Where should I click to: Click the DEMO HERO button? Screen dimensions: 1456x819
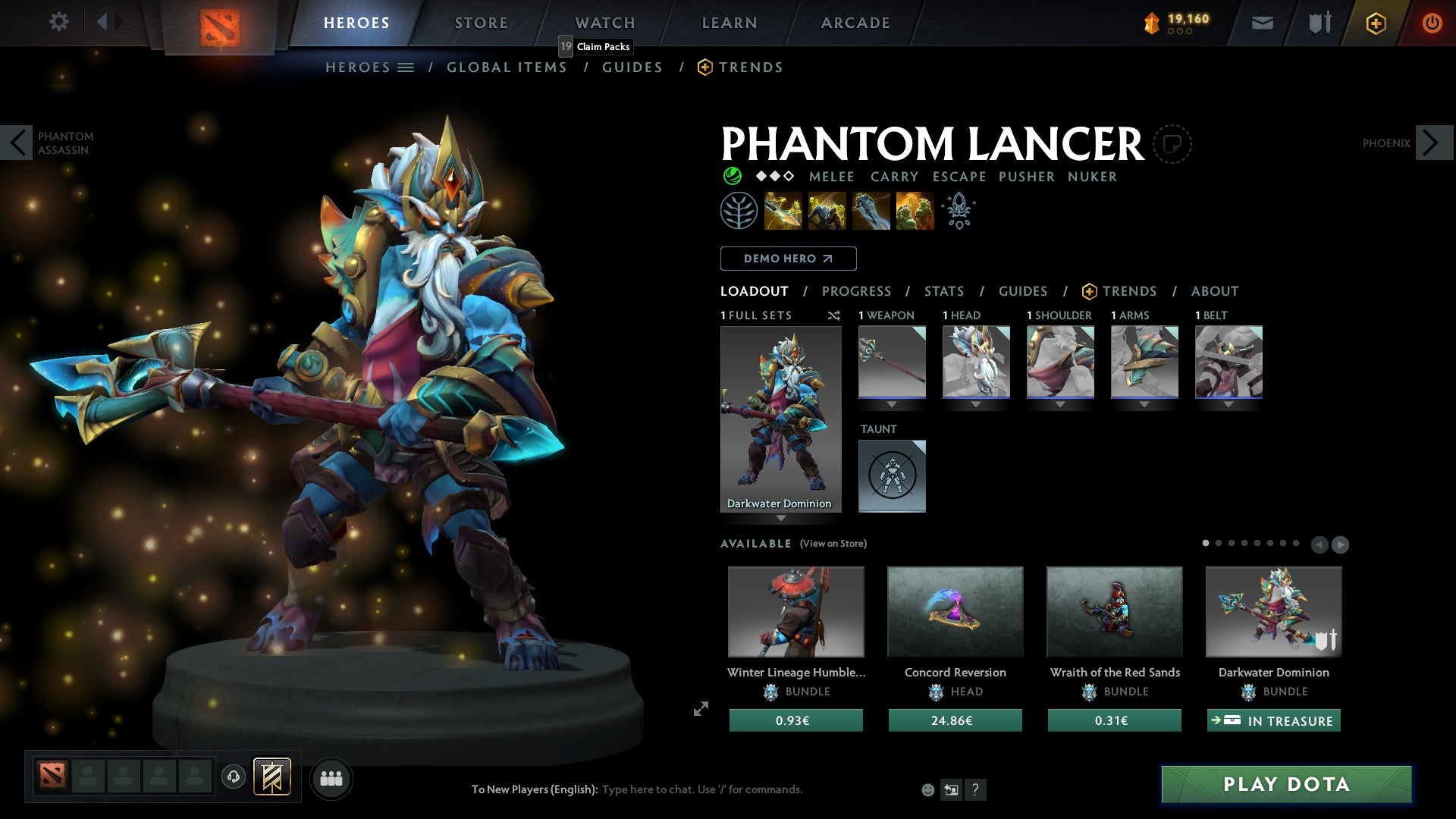click(x=788, y=259)
